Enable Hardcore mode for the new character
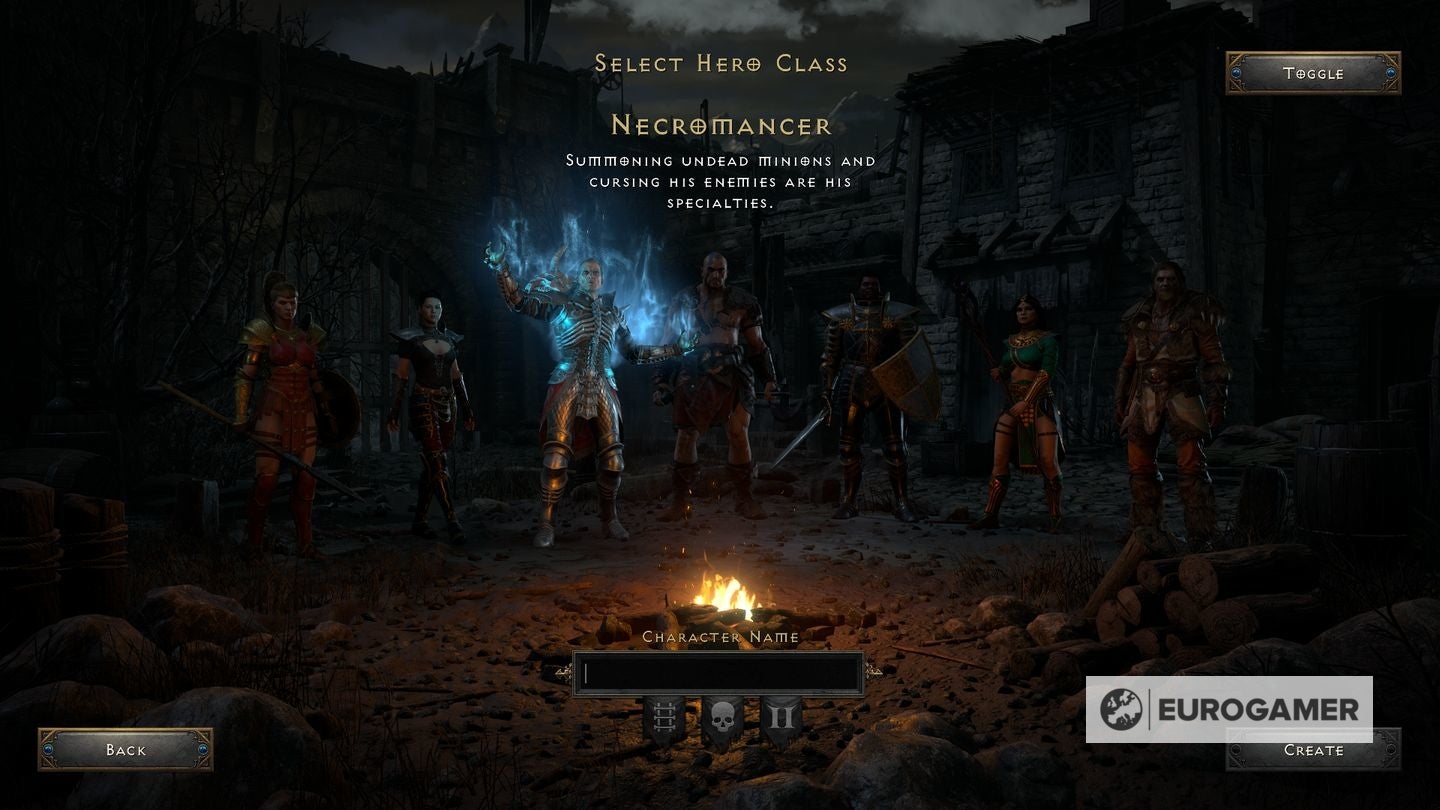 pos(722,716)
